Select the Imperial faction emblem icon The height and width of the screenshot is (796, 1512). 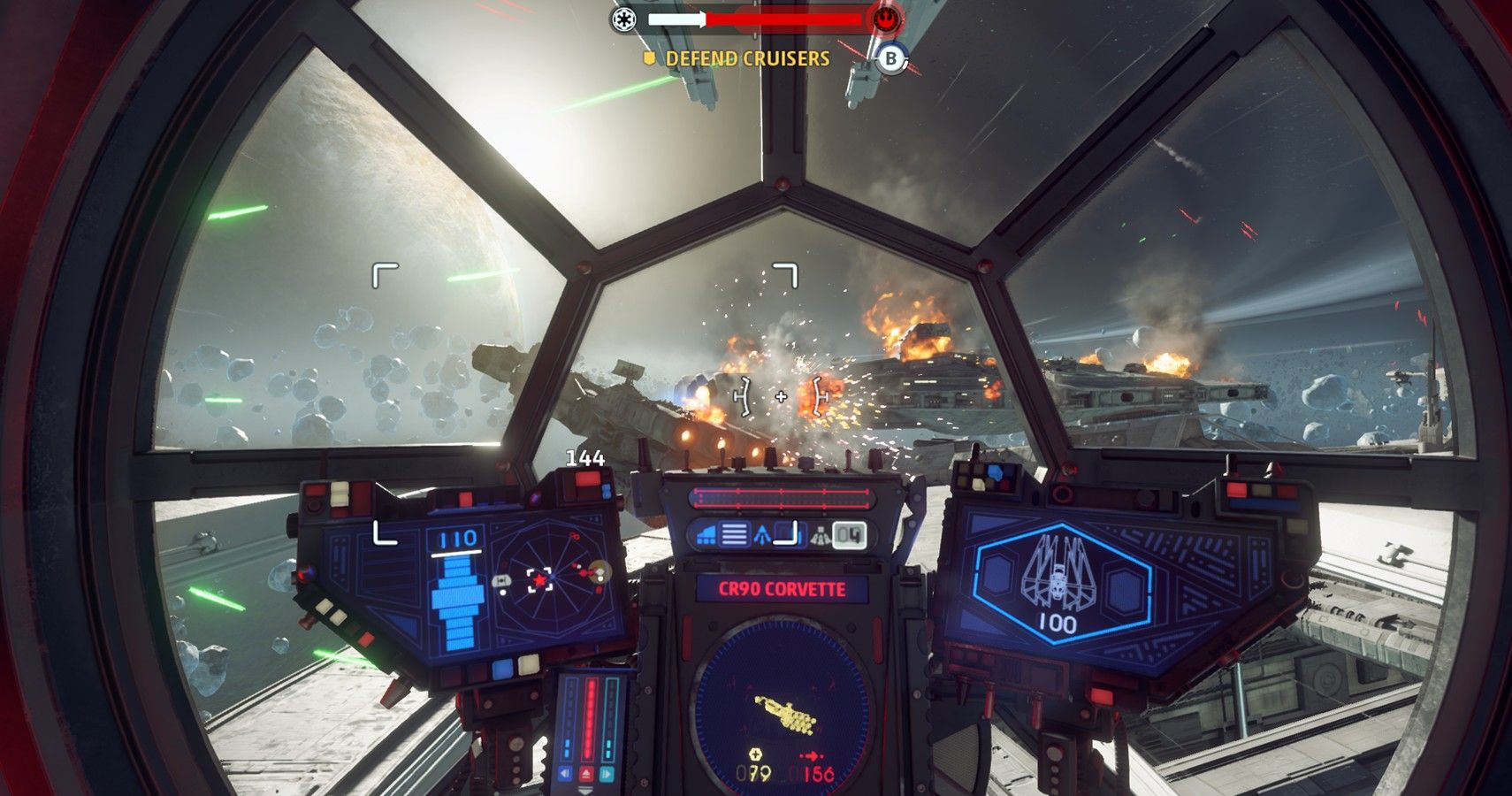tap(624, 19)
